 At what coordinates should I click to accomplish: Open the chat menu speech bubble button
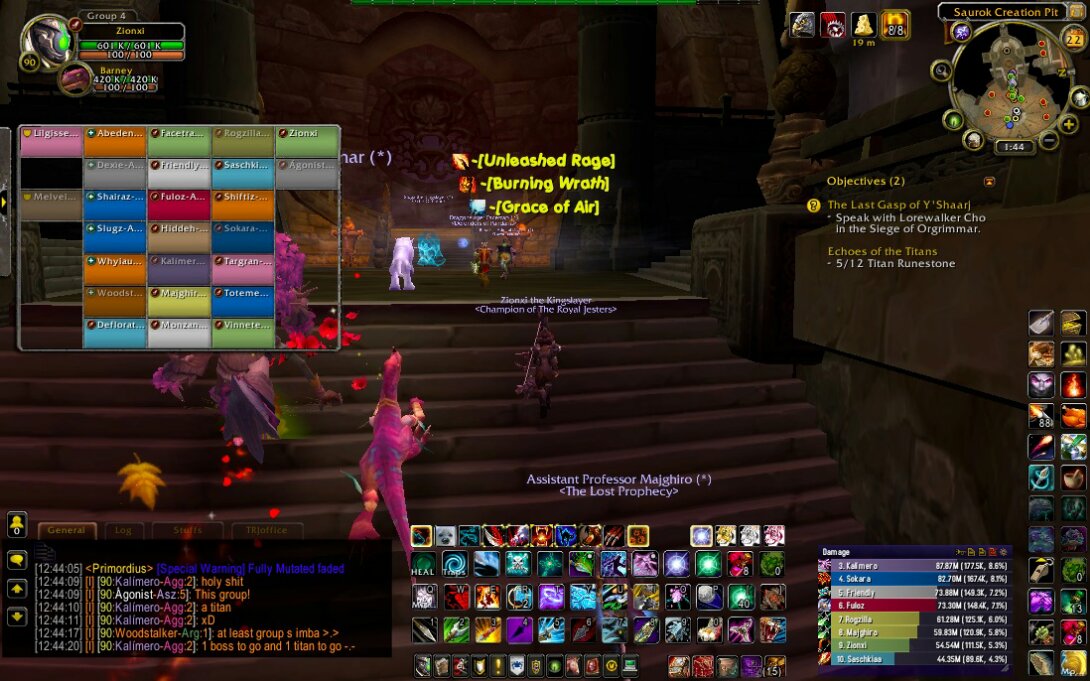tap(17, 560)
